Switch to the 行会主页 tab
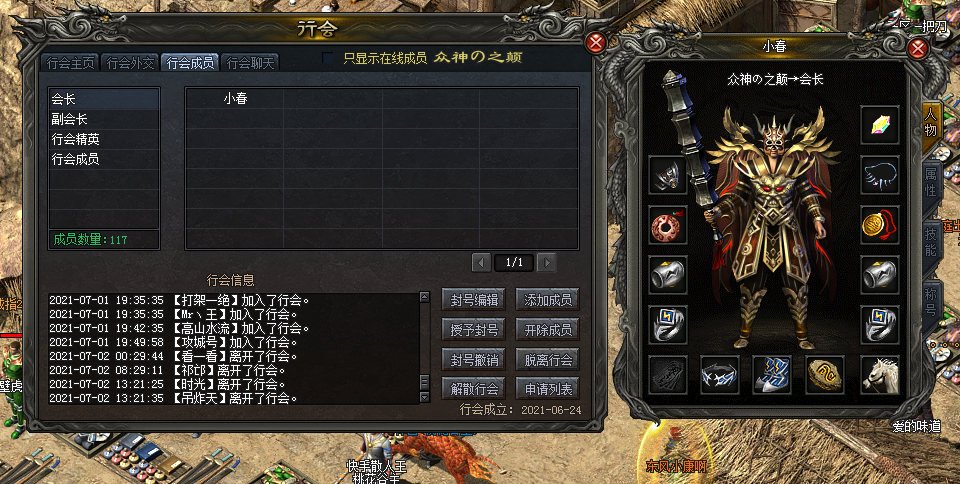This screenshot has height=484, width=960. [72, 62]
